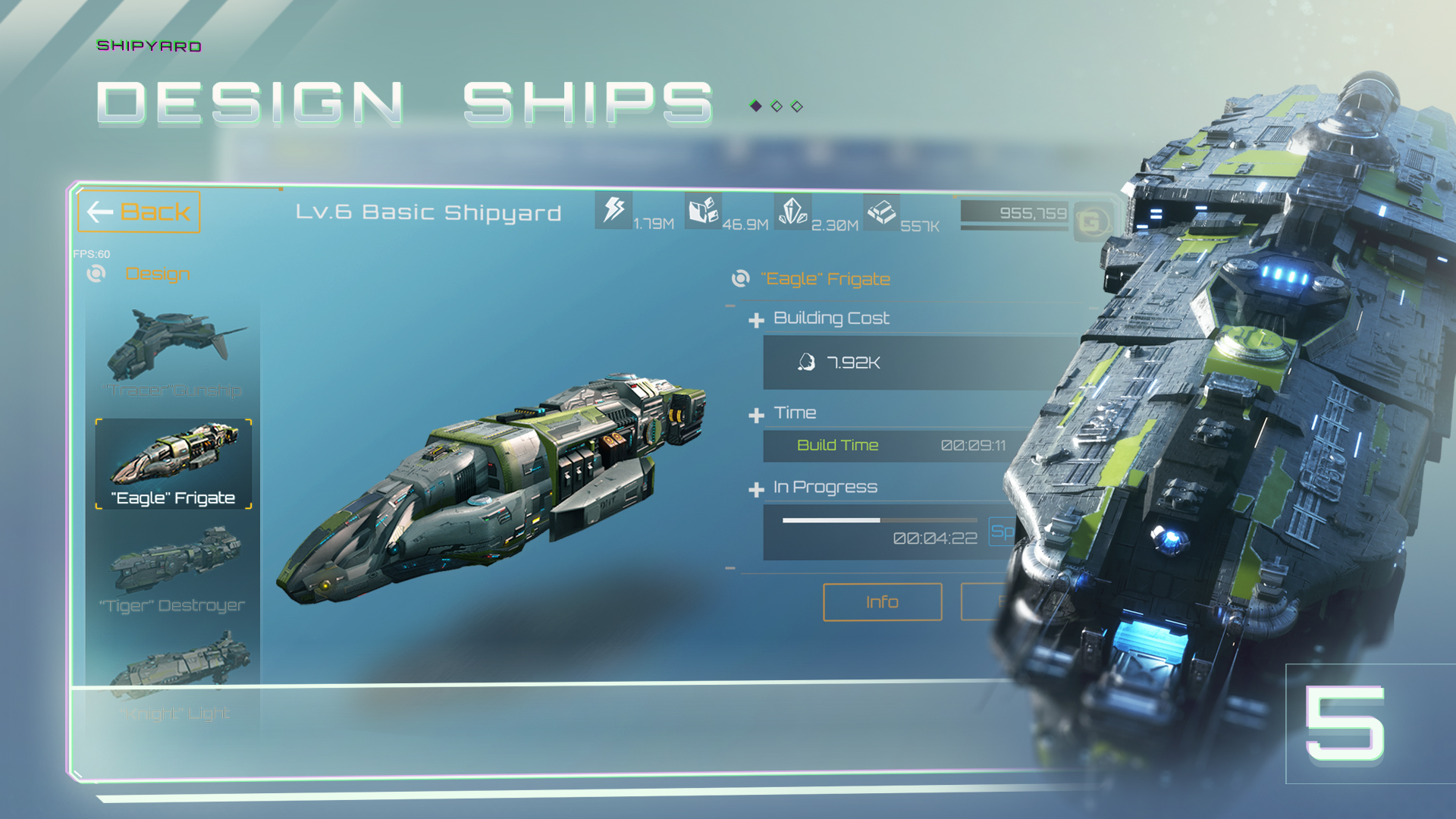Click the spiral icon next to Design
This screenshot has height=819, width=1456.
point(97,274)
